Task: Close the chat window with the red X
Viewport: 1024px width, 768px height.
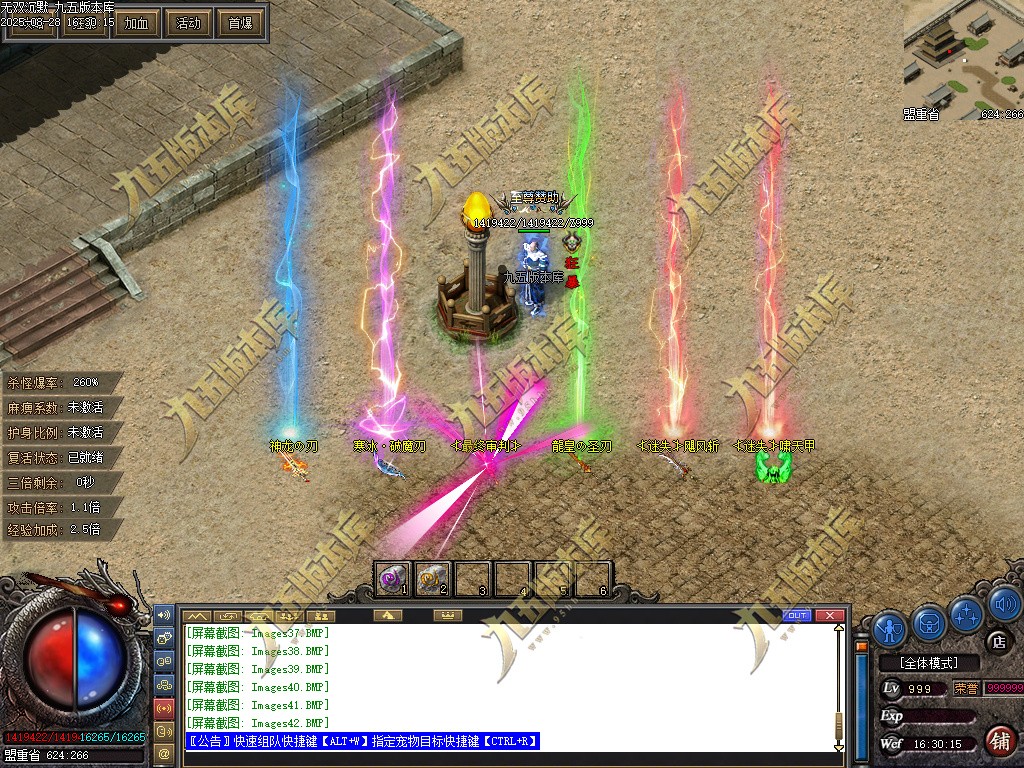Action: [828, 615]
